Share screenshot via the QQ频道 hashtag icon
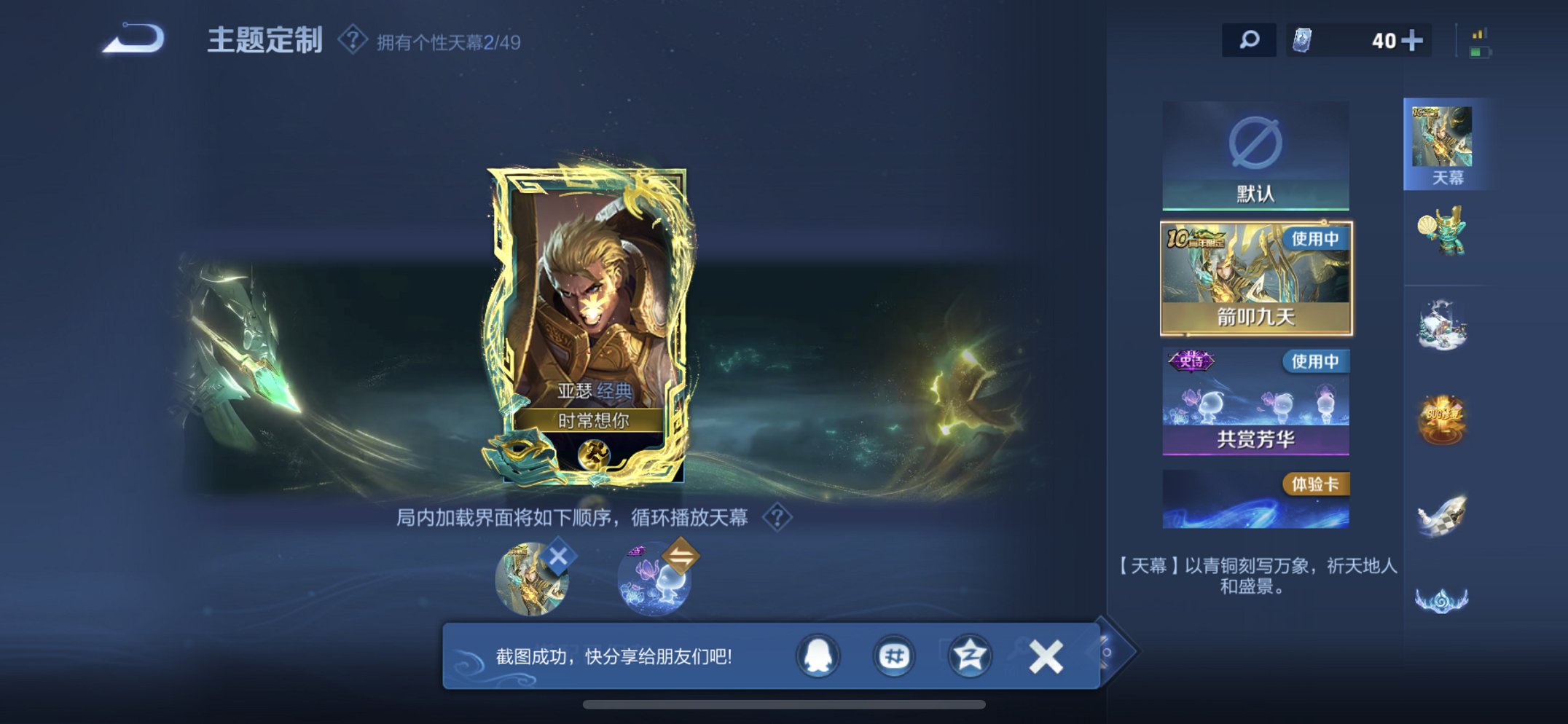 pyautogui.click(x=894, y=656)
